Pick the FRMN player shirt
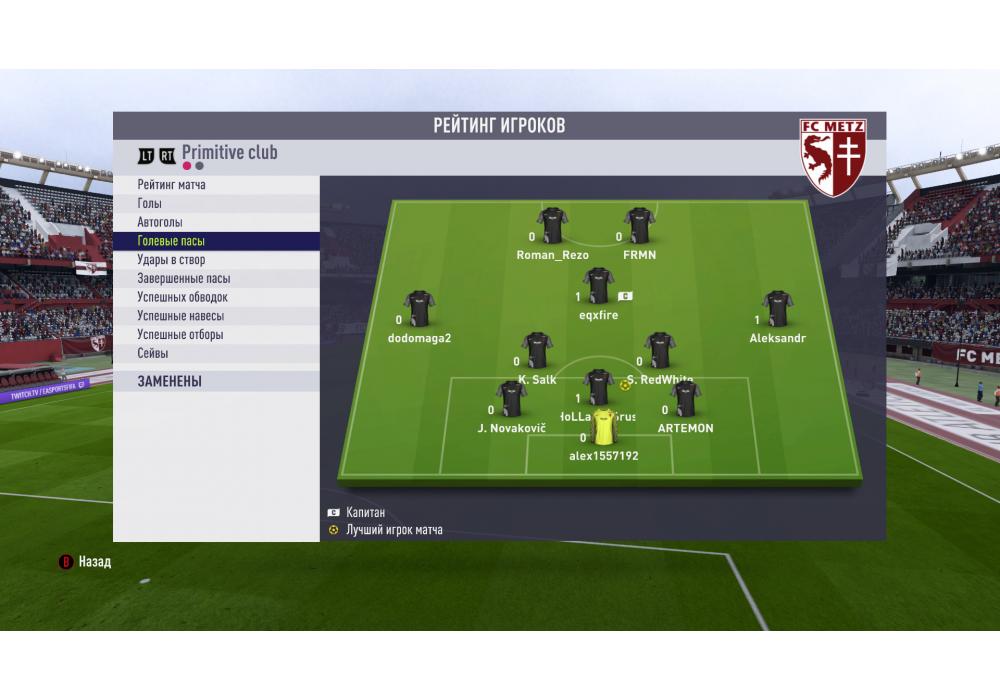Viewport: 1000px width, 700px height. [x=639, y=226]
